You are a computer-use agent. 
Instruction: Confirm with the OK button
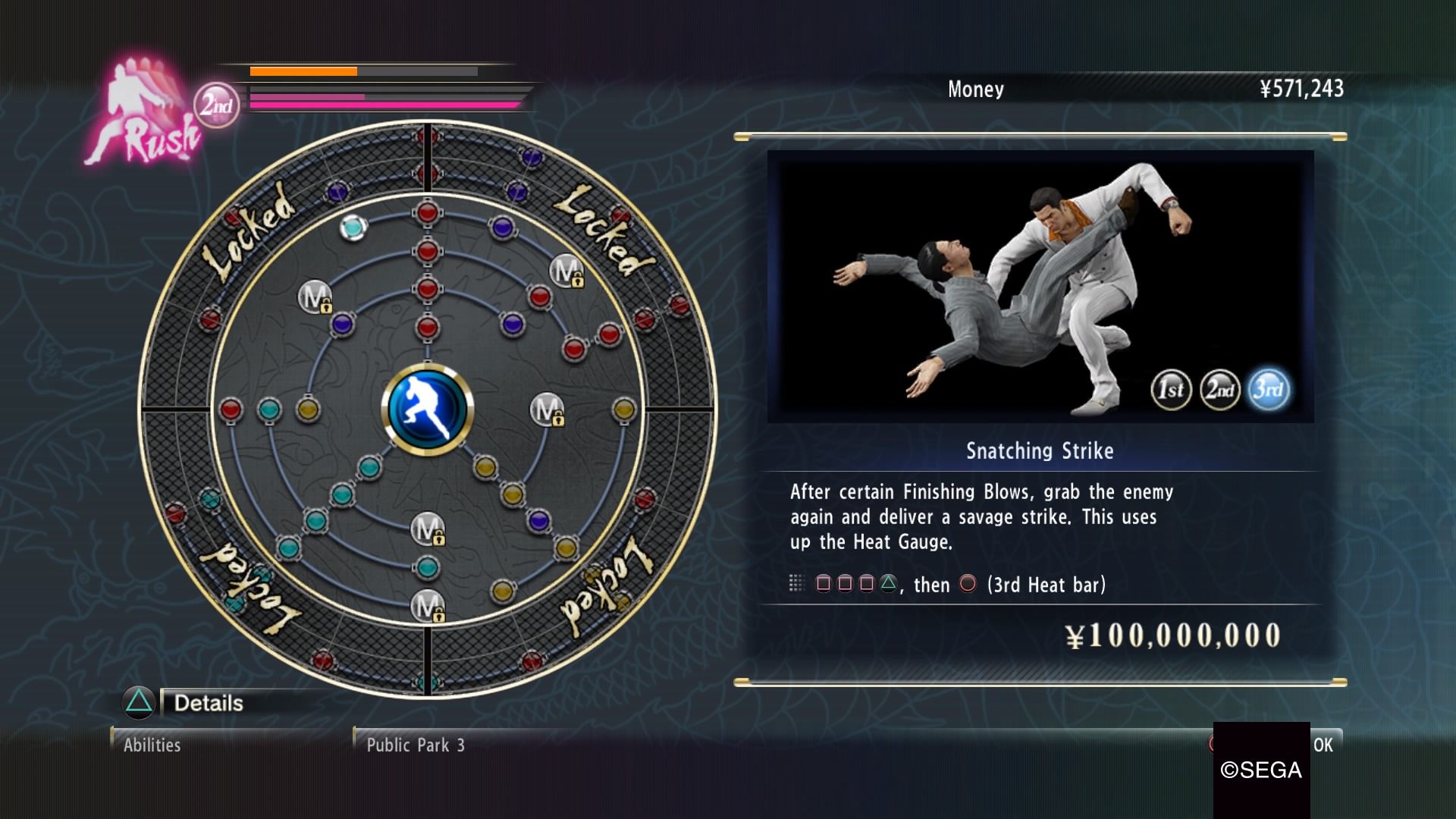pos(1323,745)
